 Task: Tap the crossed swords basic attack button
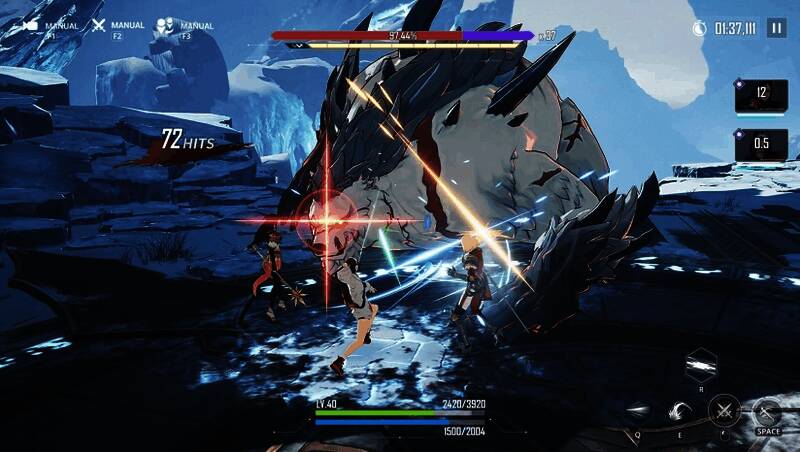723,410
